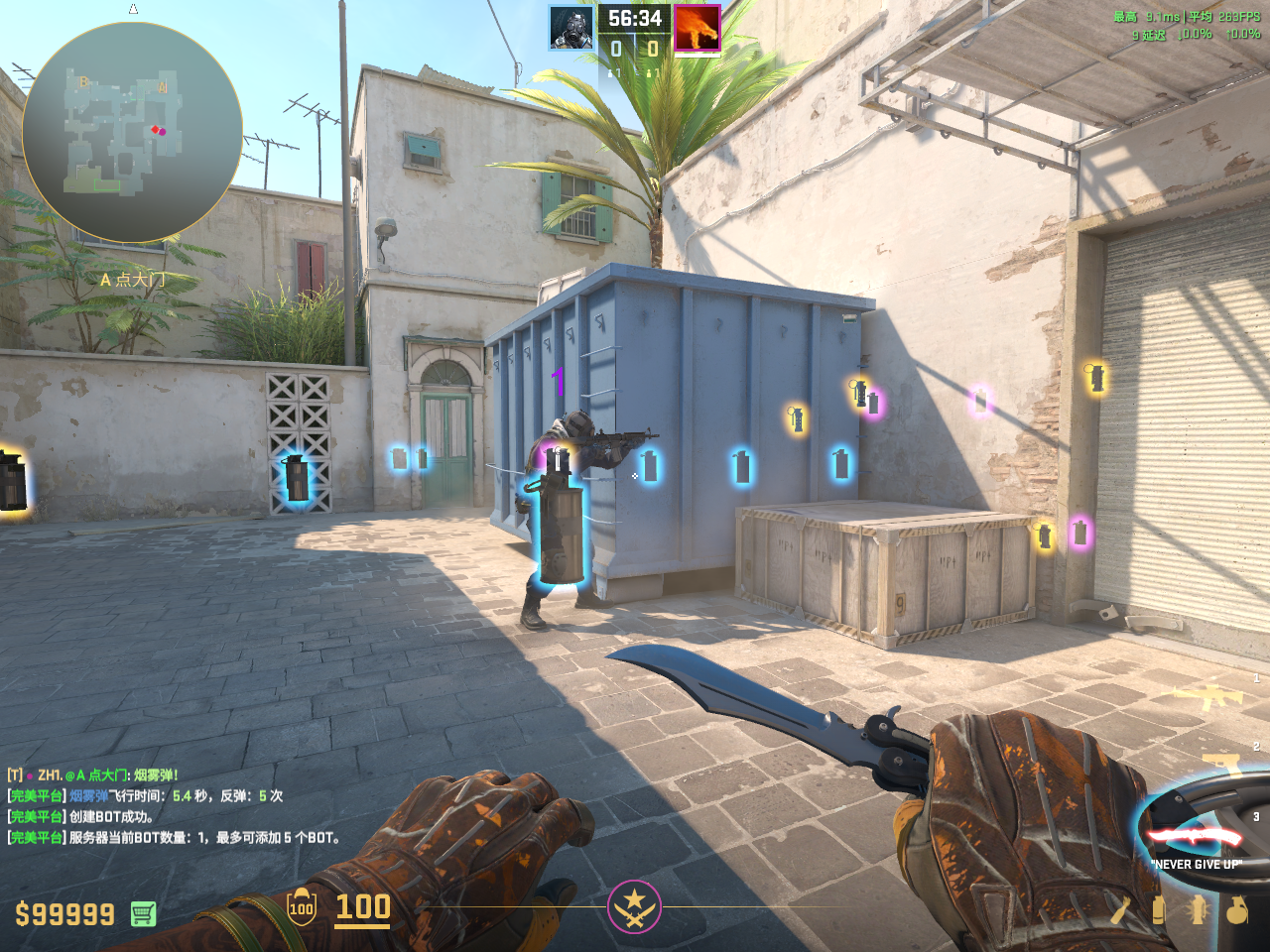Select the smoke grenade icon
The height and width of the screenshot is (952, 1270).
(1158, 909)
